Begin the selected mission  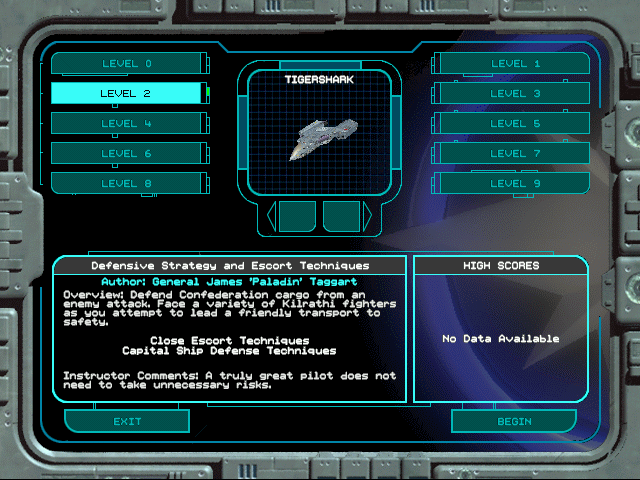(513, 421)
